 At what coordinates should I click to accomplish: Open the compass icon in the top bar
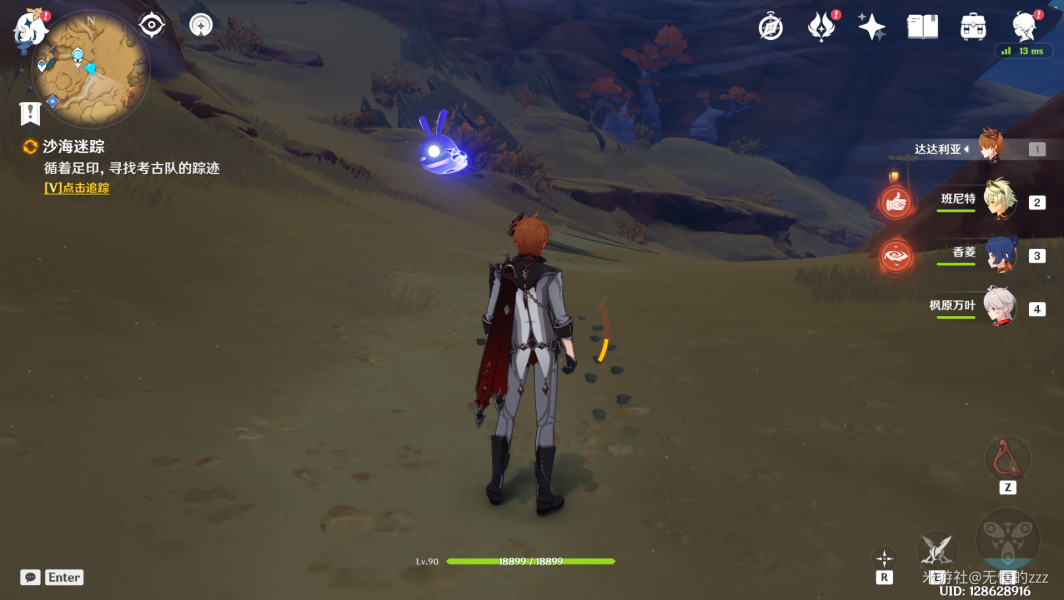click(x=770, y=27)
